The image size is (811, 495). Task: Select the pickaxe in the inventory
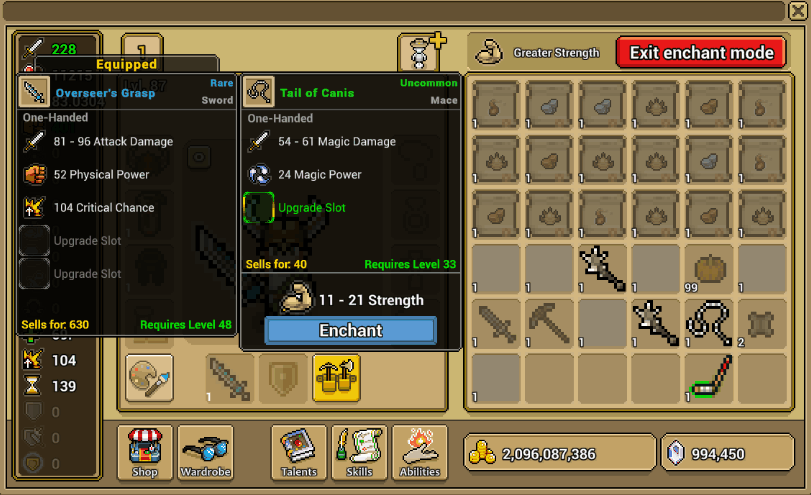point(548,324)
